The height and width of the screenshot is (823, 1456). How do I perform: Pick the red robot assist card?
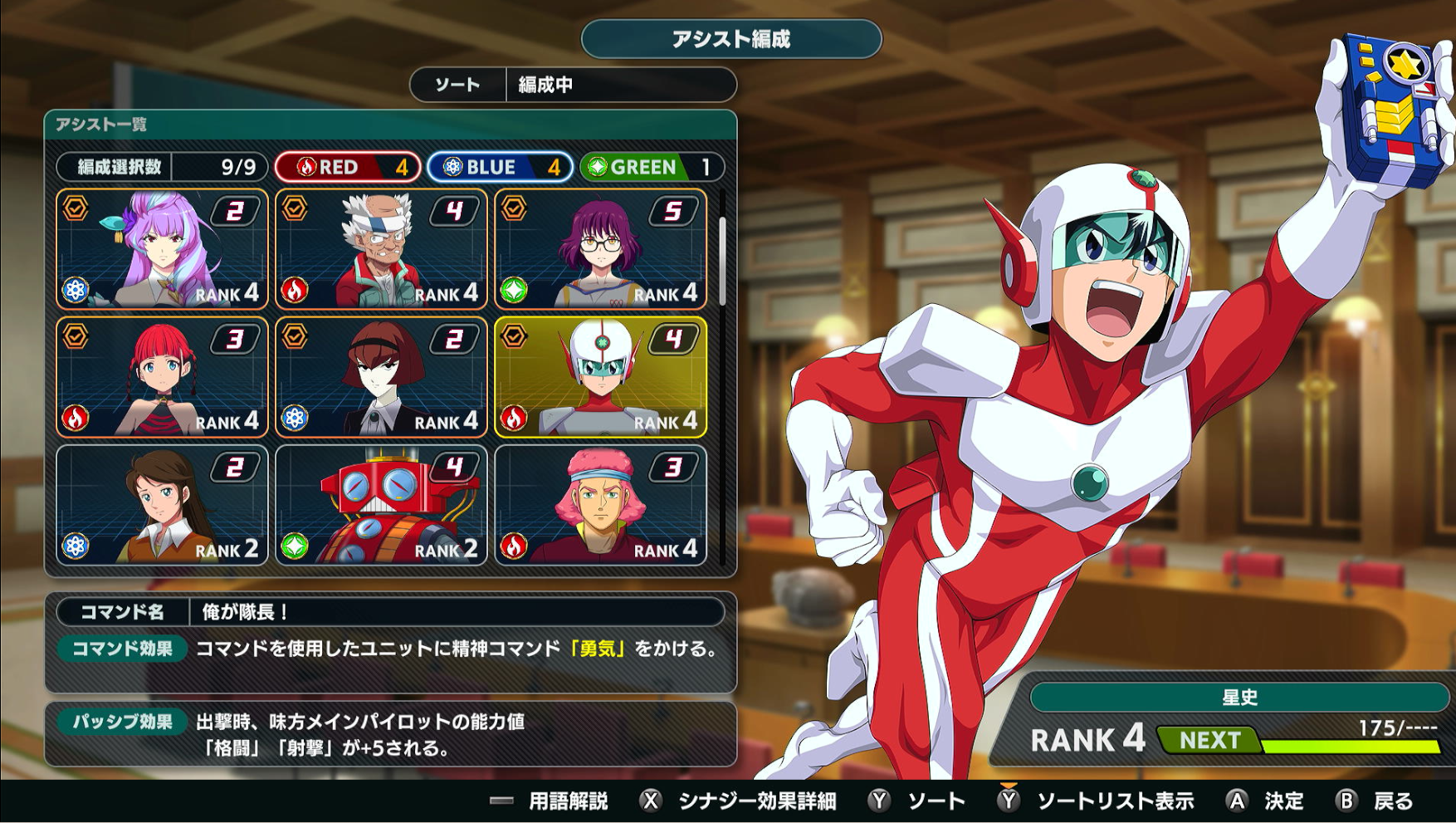[x=381, y=505]
